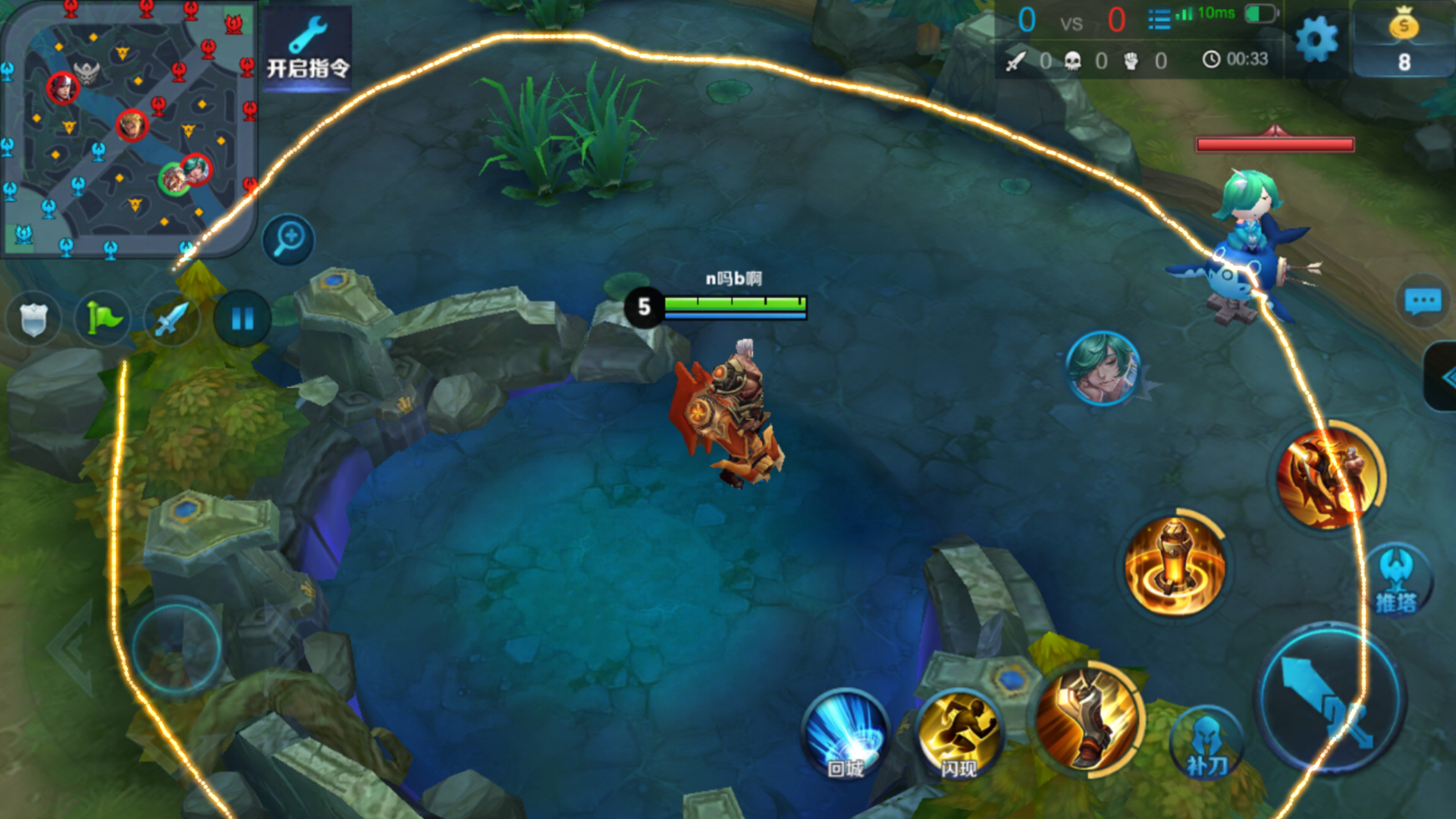
Task: Send the sword attack signal
Action: click(172, 318)
